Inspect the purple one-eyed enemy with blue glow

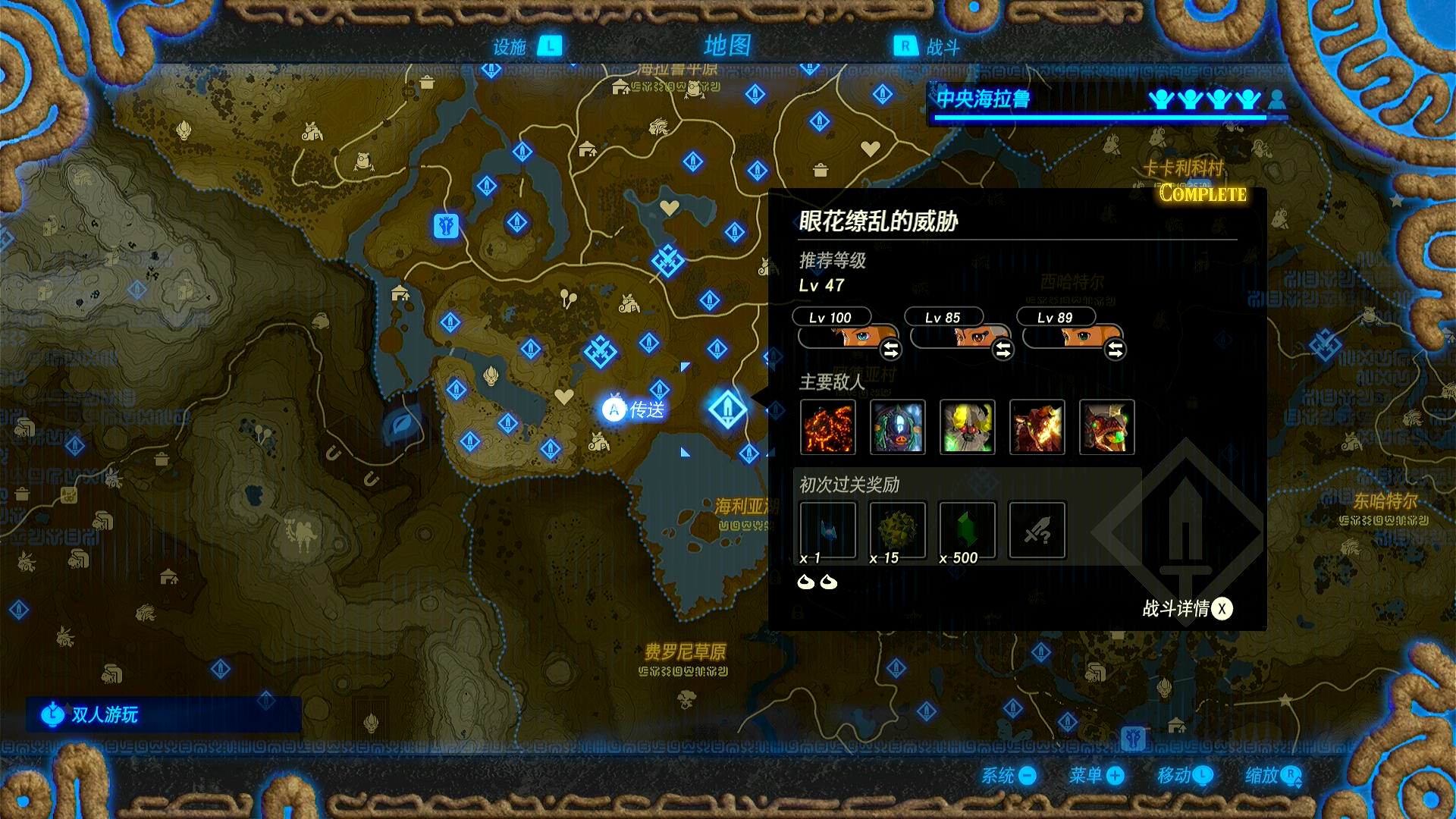tap(898, 428)
